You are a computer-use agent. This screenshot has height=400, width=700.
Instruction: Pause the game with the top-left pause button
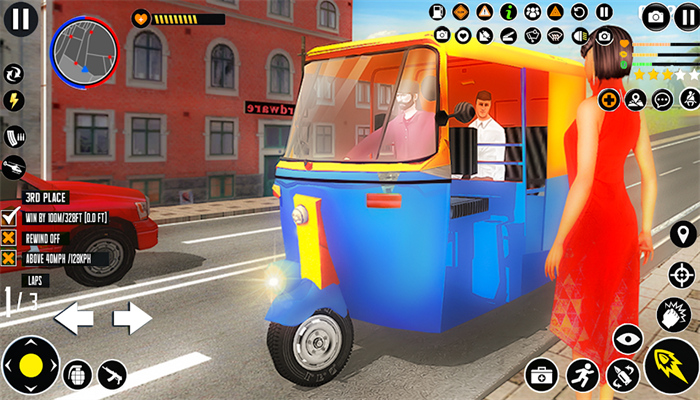point(21,17)
